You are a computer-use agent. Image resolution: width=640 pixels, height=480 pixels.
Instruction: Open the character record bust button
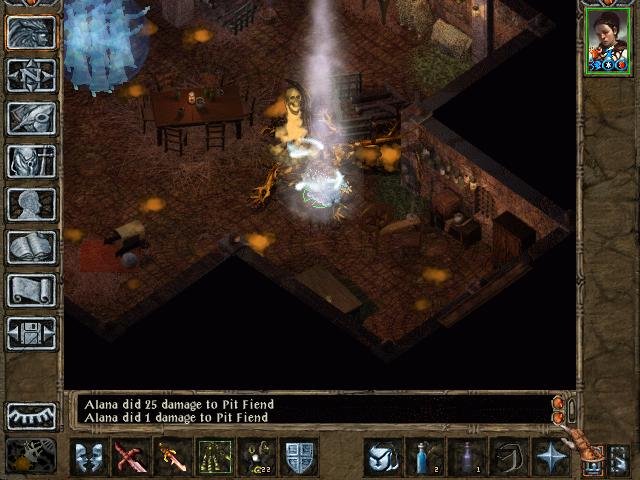31,204
